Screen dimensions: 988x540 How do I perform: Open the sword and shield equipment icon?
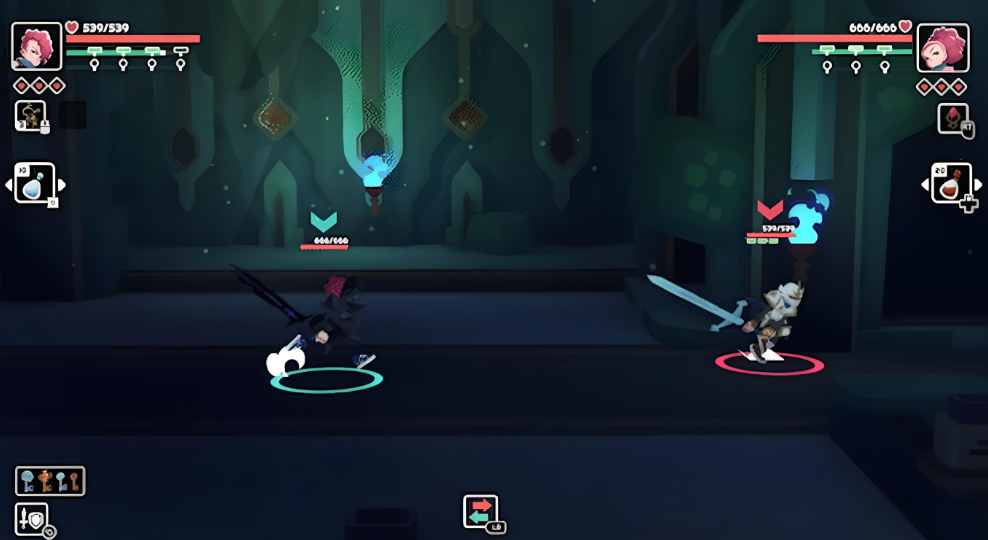pos(32,519)
